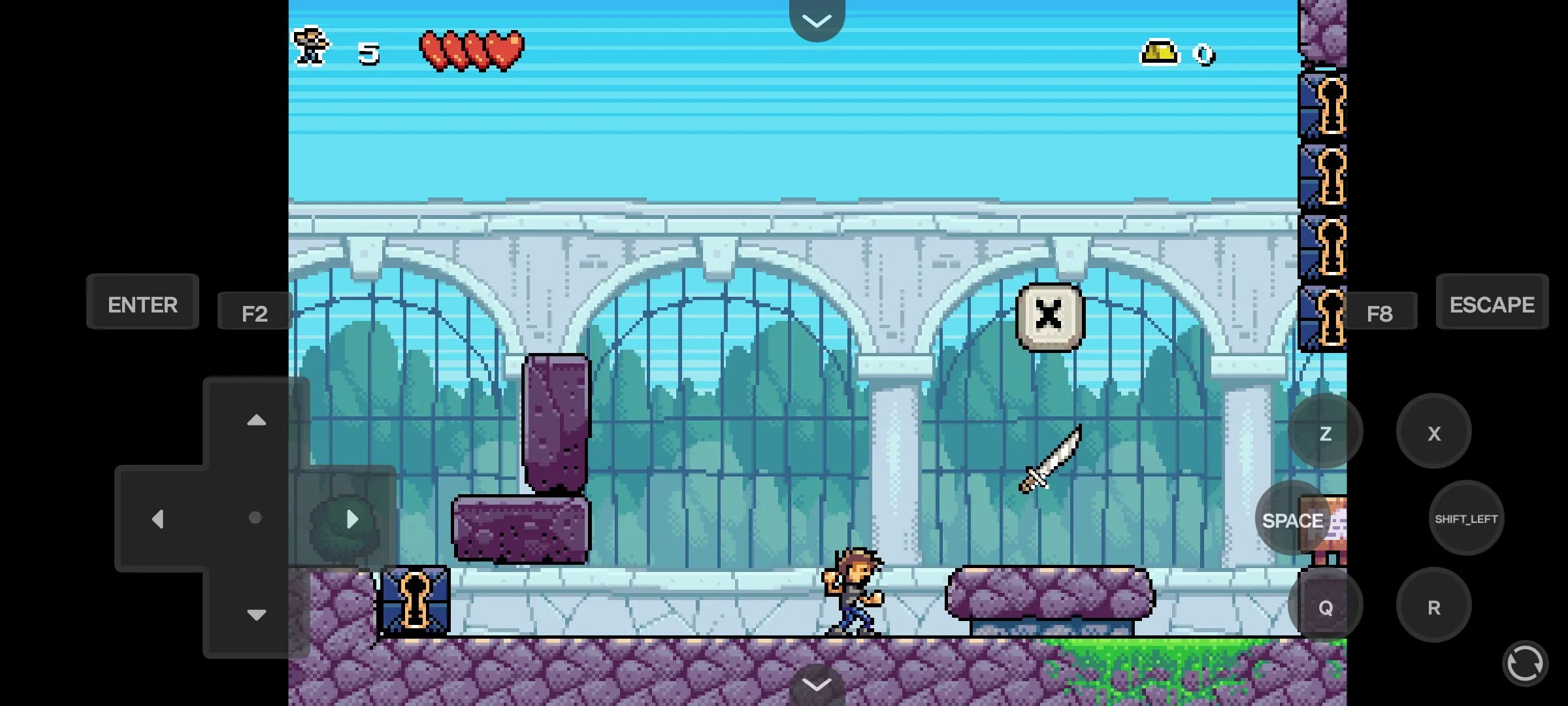
Task: Tap the F8 overlay key
Action: pyautogui.click(x=1379, y=312)
